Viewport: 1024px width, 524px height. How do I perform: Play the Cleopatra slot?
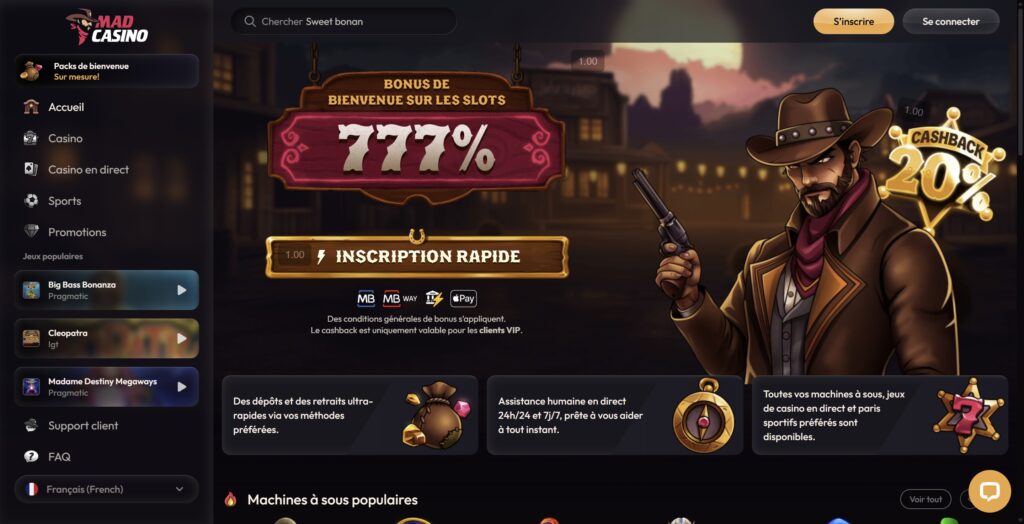click(x=106, y=338)
